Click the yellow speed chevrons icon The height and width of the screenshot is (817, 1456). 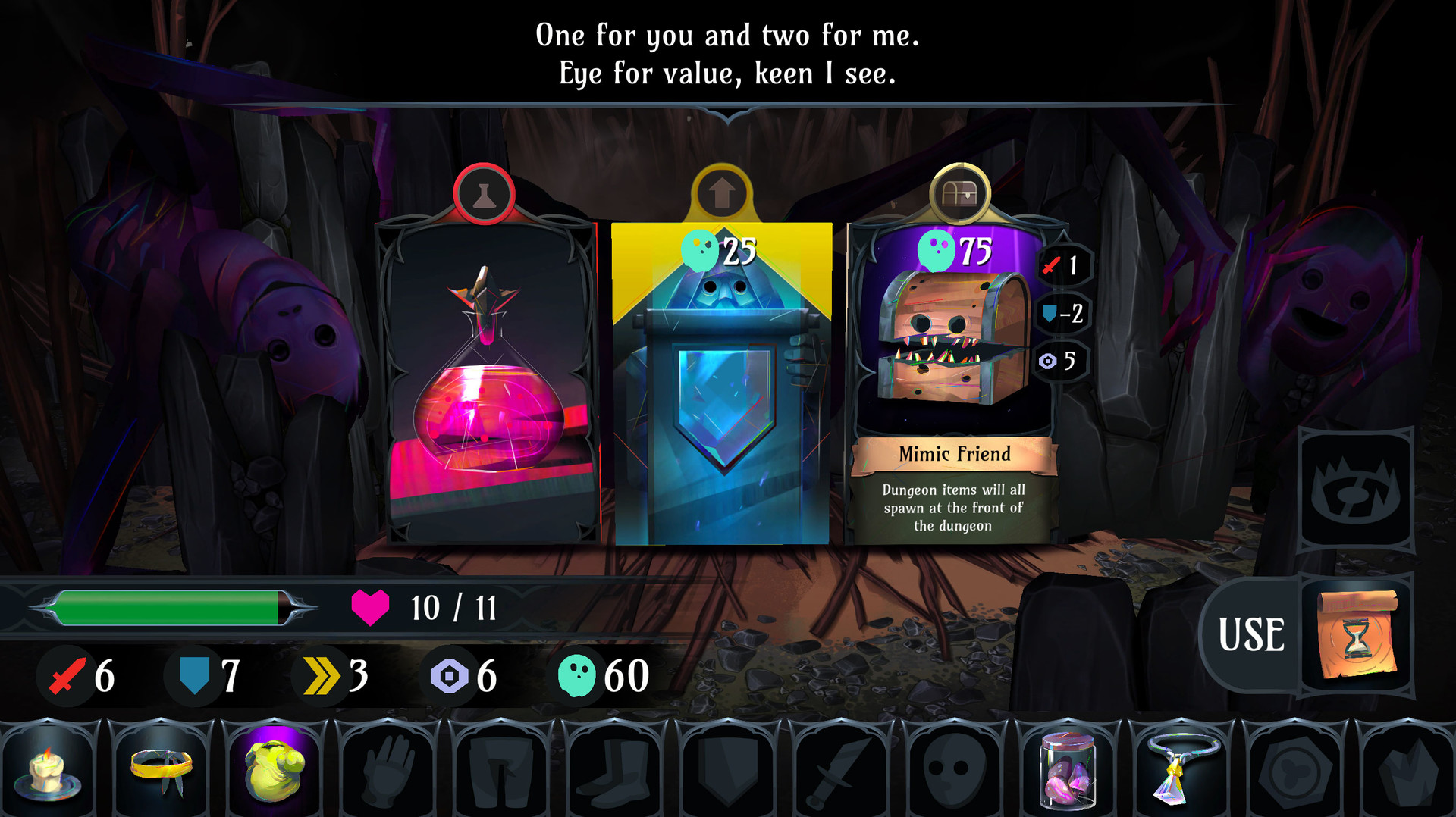(x=322, y=674)
